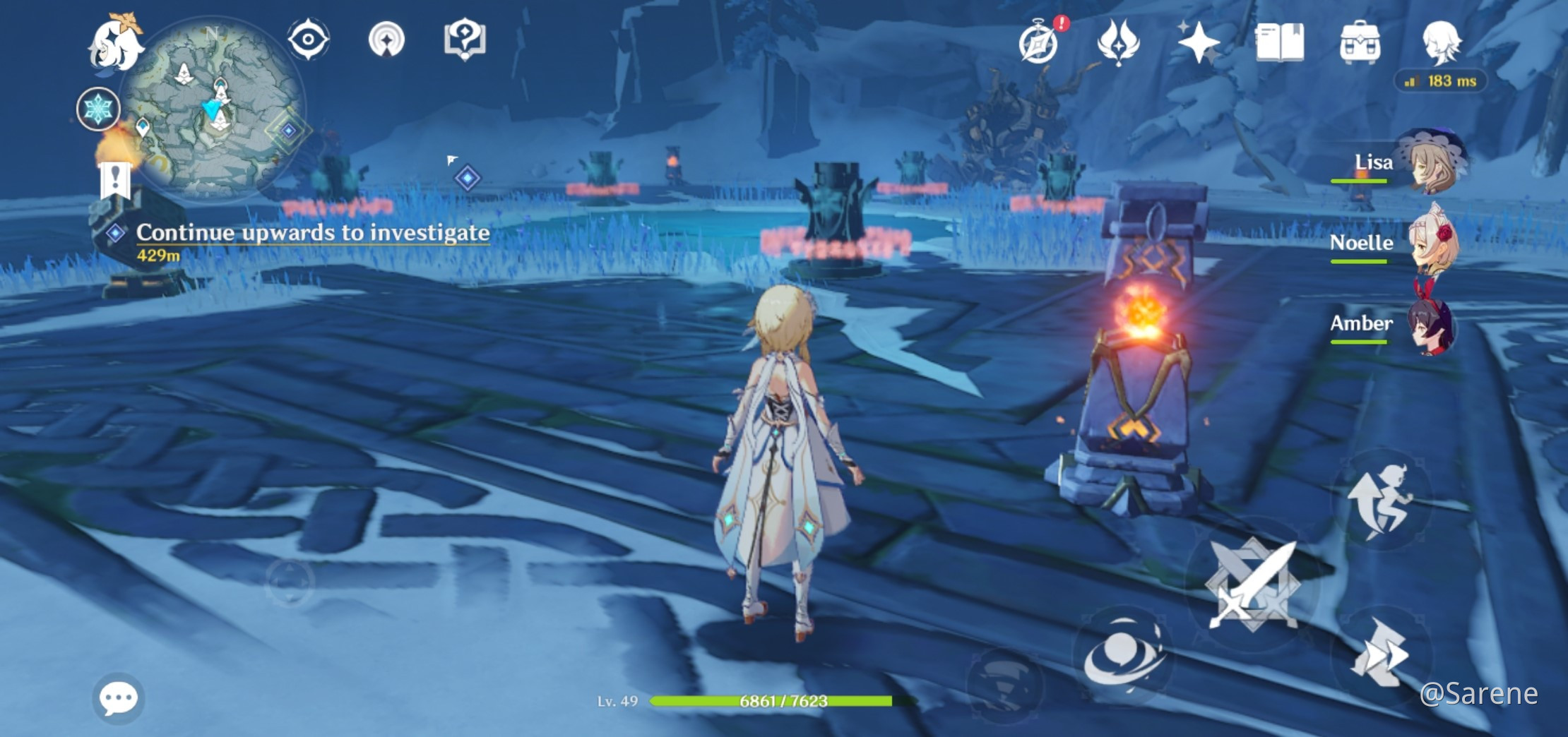Open the Wish star icon
1568x737 pixels.
1198,42
